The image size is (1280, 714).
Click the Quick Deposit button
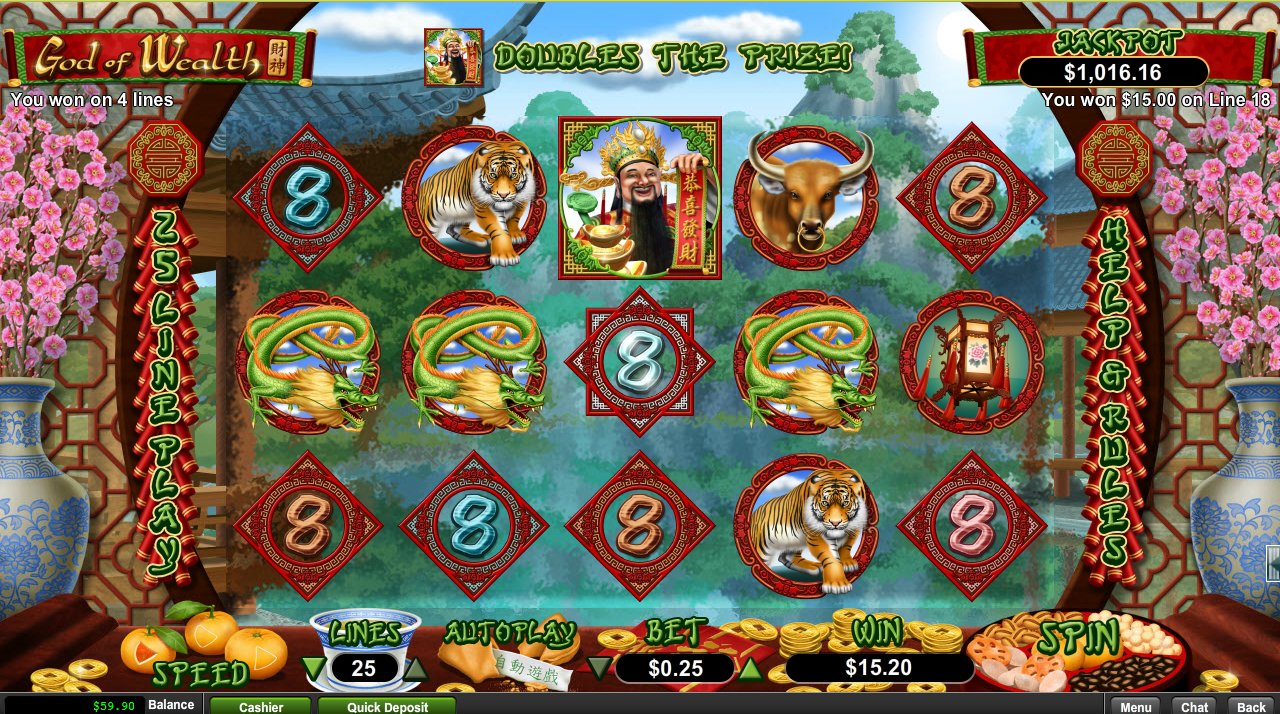tap(387, 706)
